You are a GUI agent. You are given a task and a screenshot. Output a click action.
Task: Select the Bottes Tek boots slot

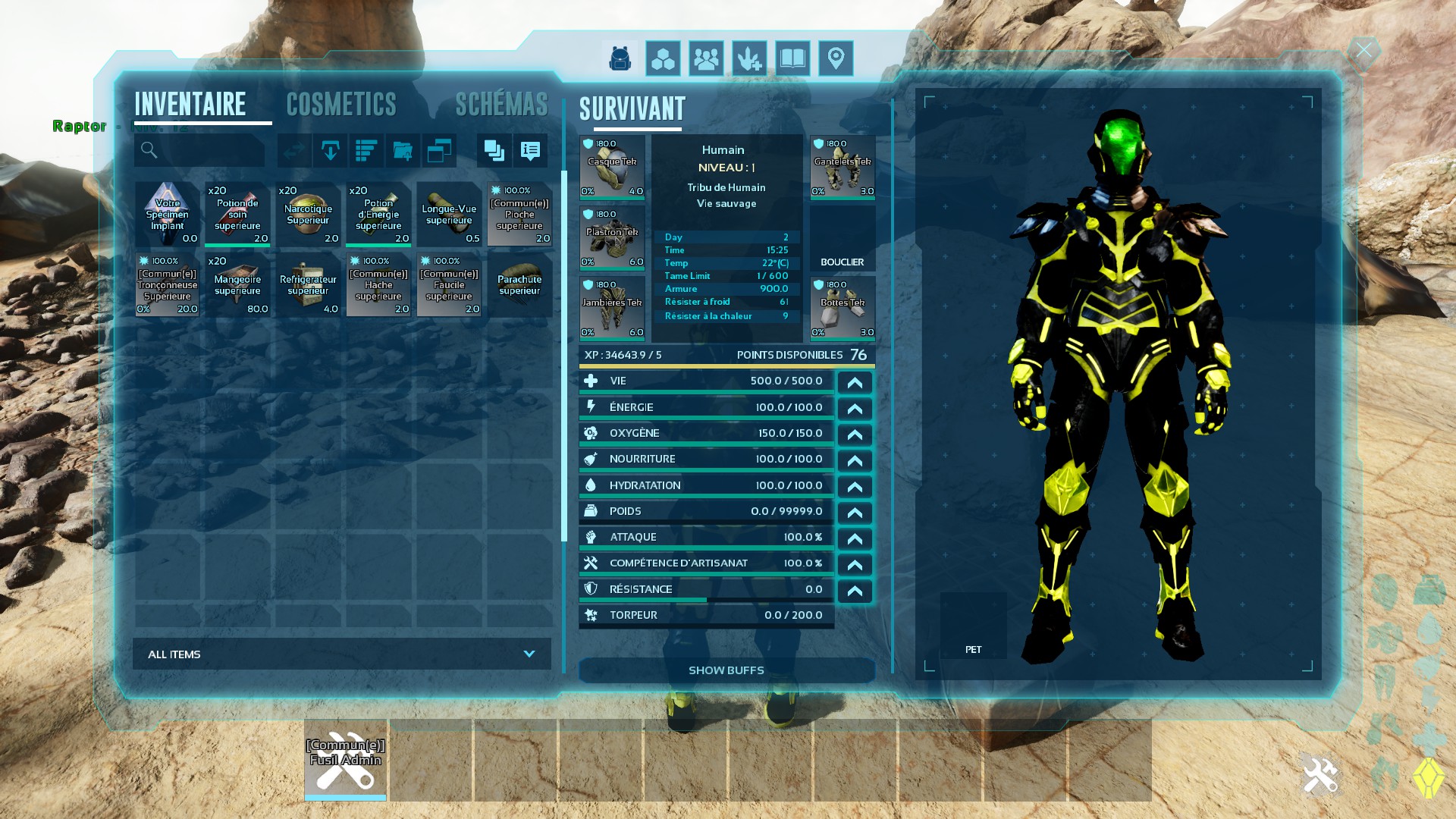coord(843,308)
